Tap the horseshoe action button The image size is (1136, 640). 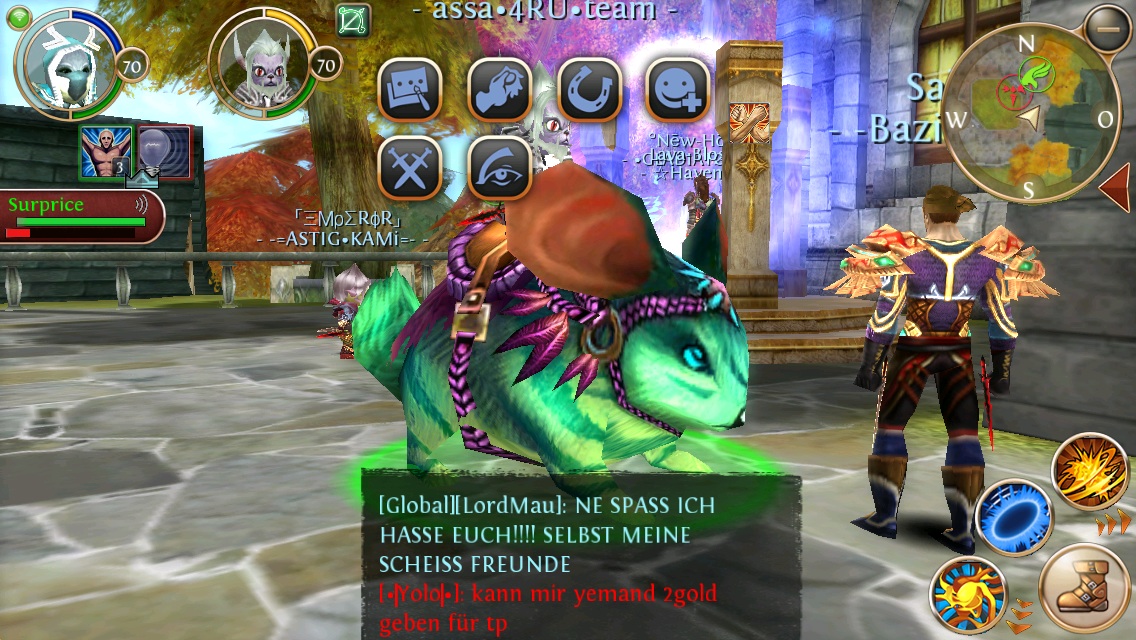(589, 90)
